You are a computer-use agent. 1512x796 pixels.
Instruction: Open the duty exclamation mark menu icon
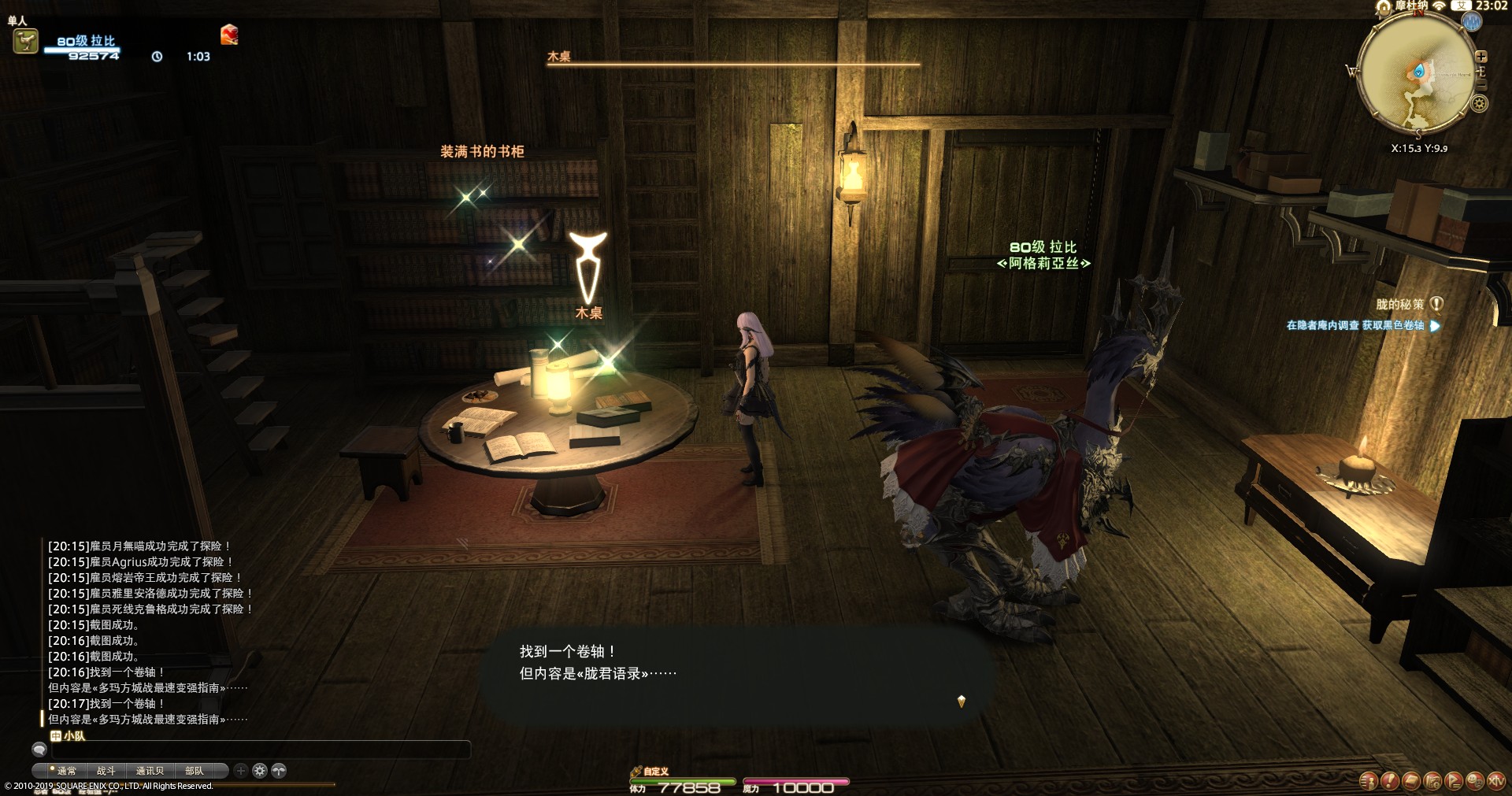[1390, 780]
